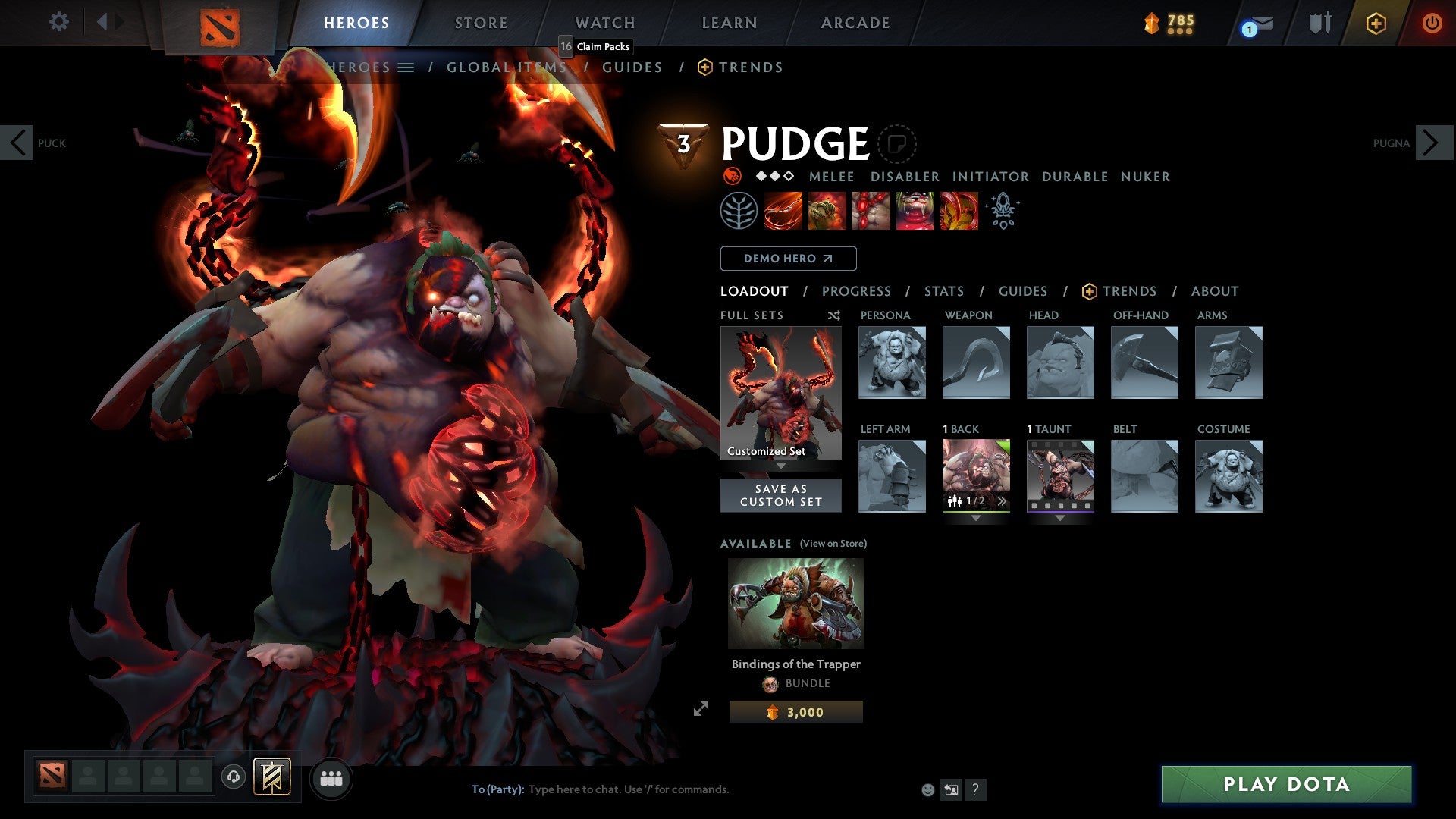Click the voice chat headset icon
This screenshot has width=1456, height=819.
click(233, 778)
